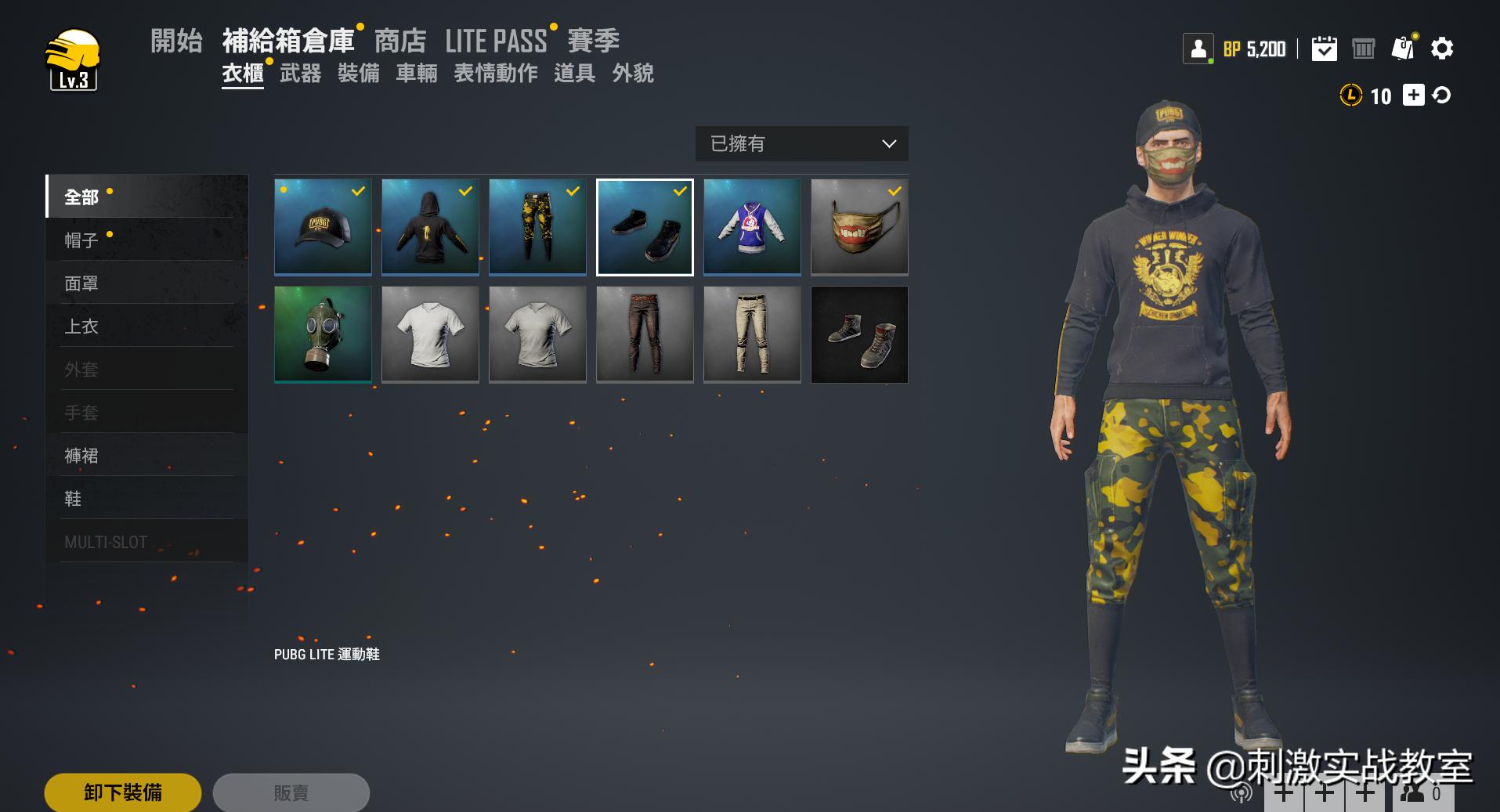Switch to the LITE PASS tab

coord(496,41)
